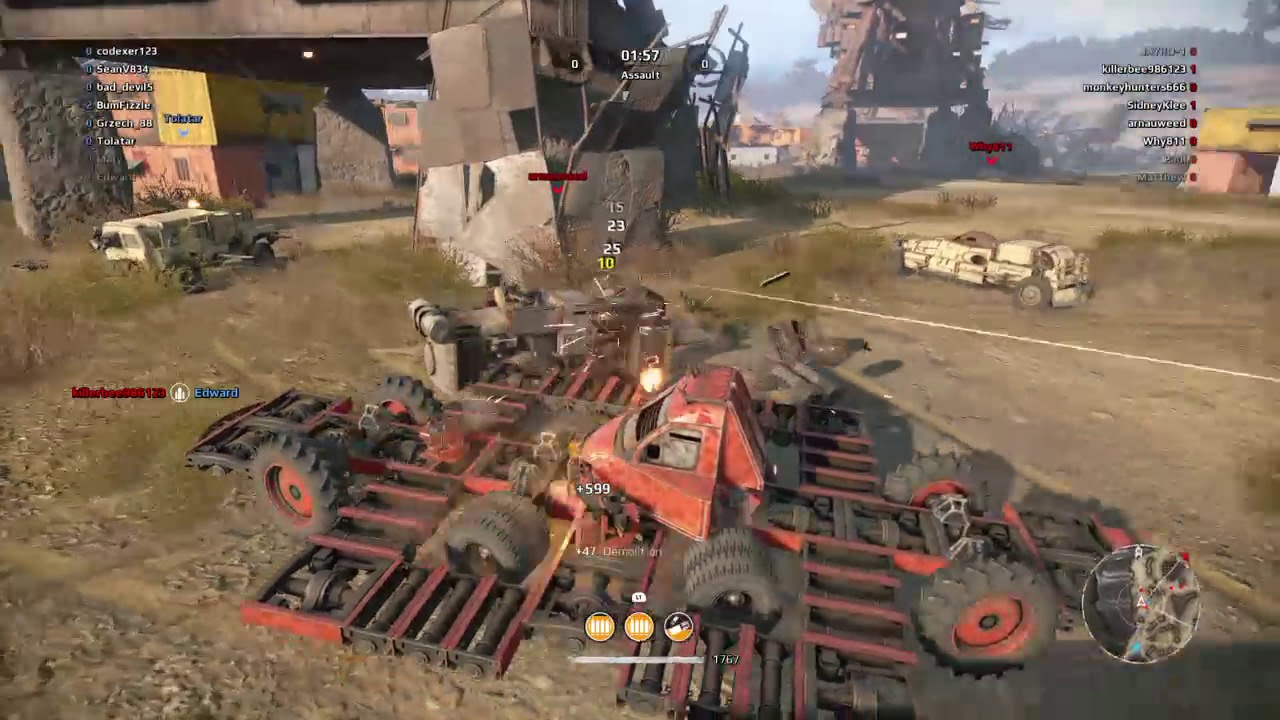1280x720 pixels.
Task: Click the Why811 red enemy marker above the vehicle
Action: (x=988, y=146)
